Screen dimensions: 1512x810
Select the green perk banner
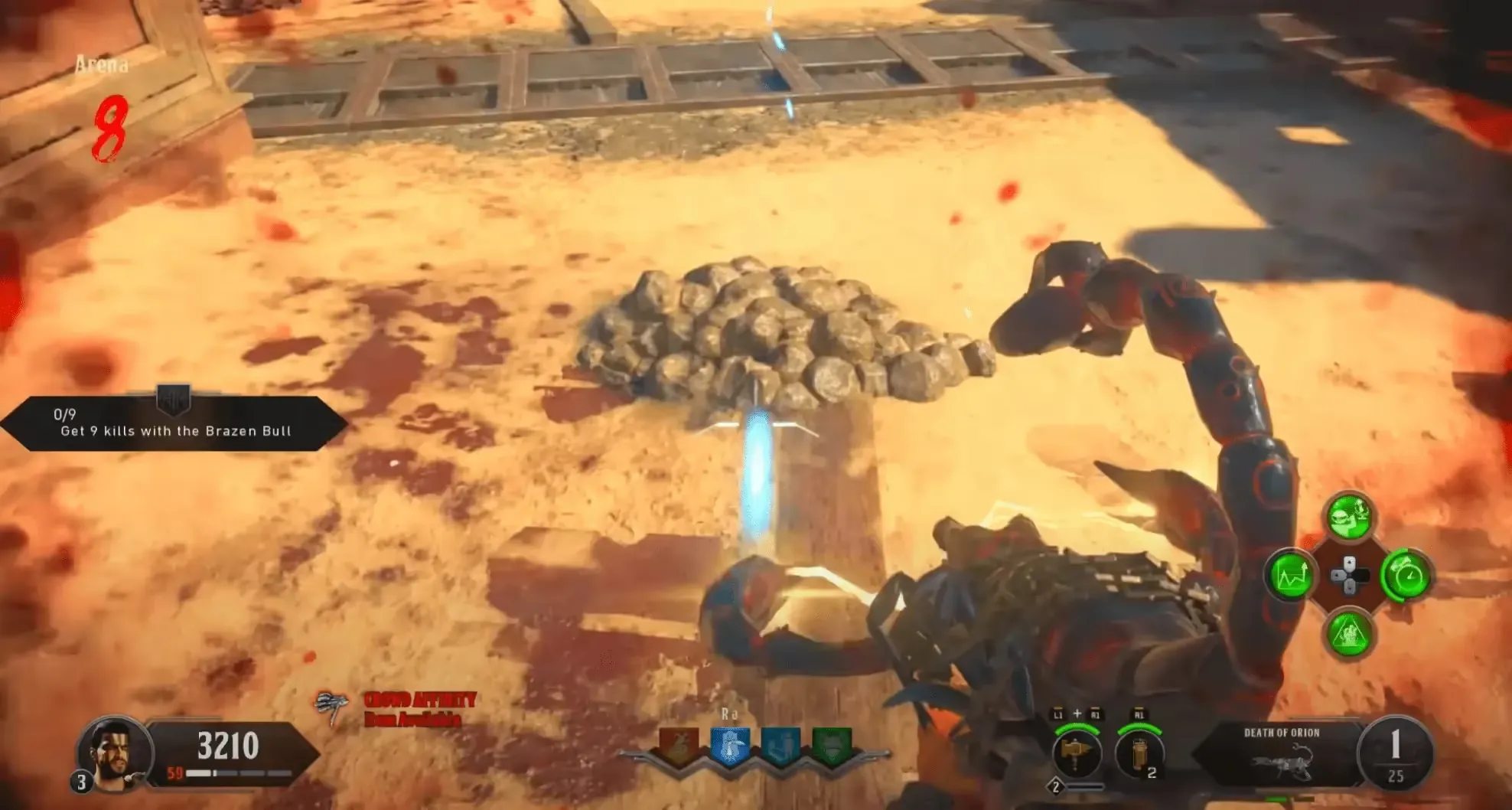click(831, 746)
